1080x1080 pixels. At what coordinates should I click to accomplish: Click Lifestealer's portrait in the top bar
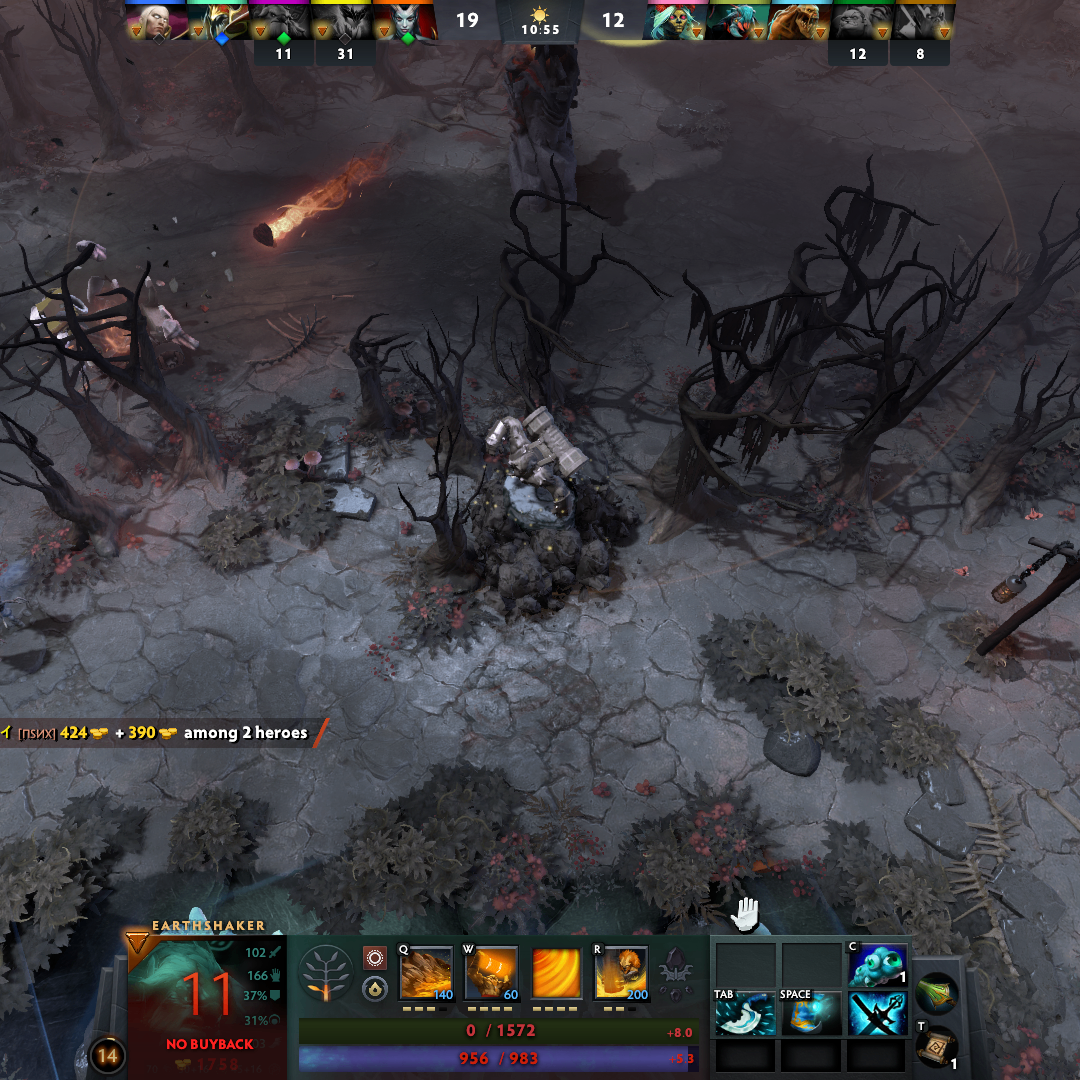pos(801,22)
